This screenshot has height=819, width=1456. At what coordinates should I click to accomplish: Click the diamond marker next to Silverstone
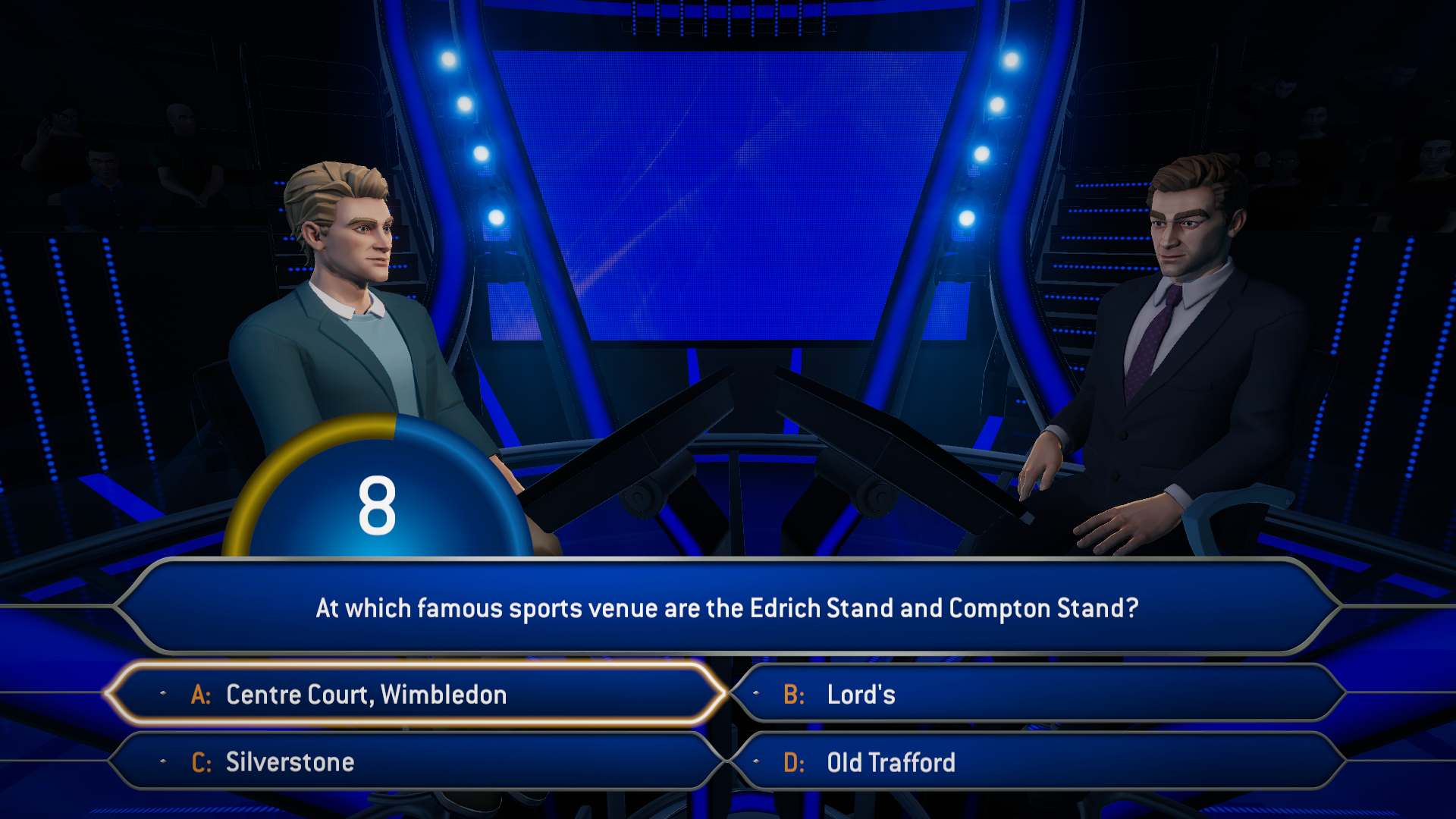click(x=162, y=761)
